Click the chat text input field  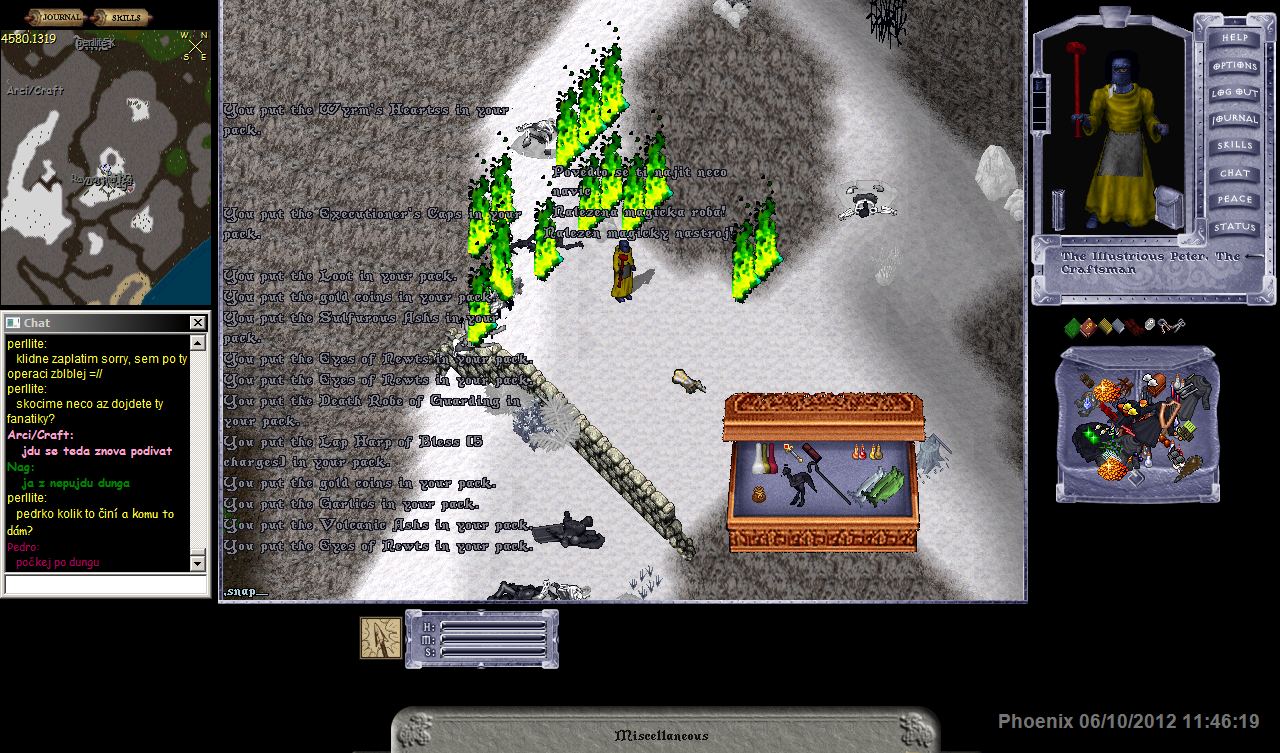tap(105, 584)
